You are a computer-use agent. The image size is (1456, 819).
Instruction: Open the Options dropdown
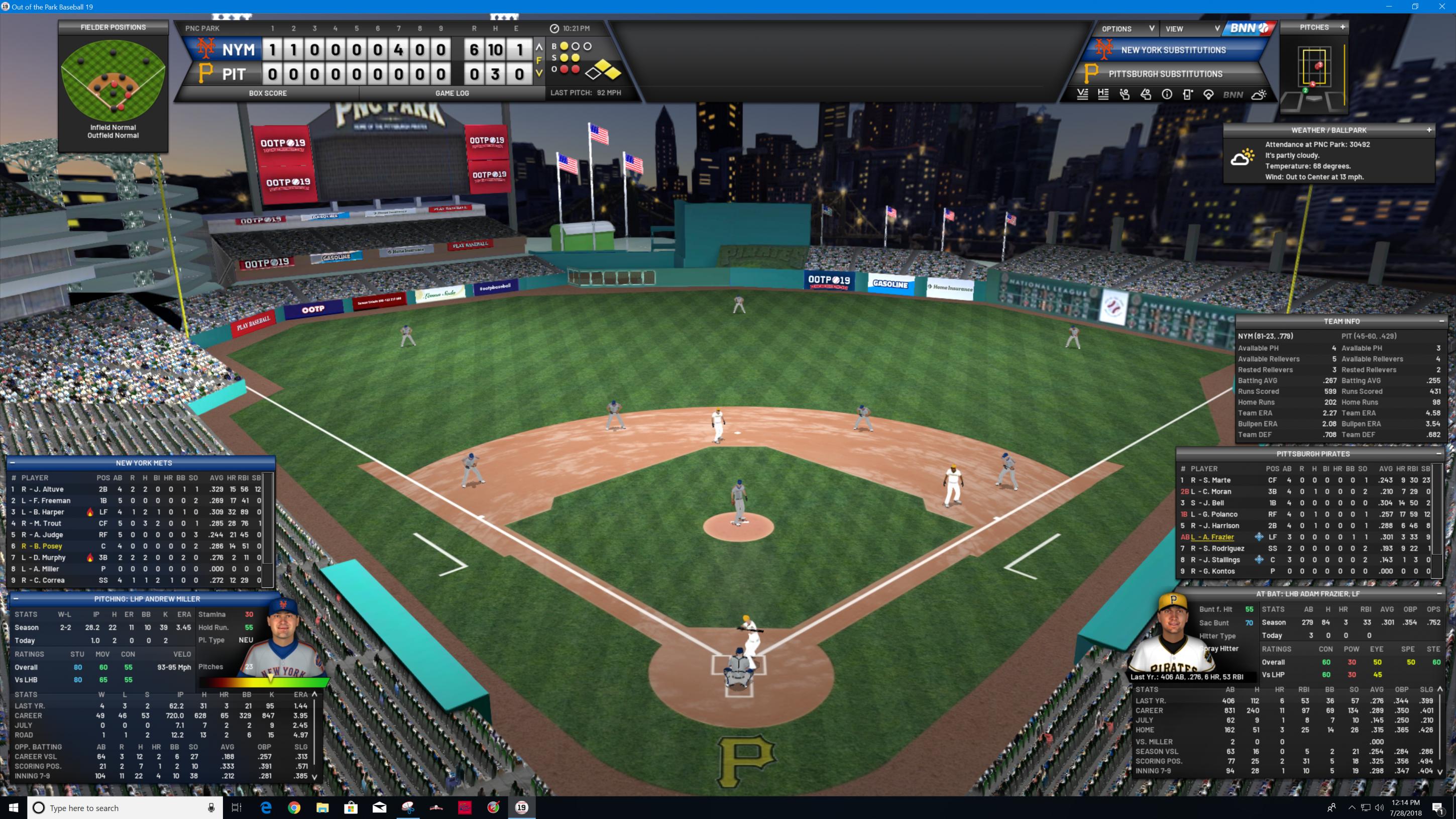(x=1127, y=29)
